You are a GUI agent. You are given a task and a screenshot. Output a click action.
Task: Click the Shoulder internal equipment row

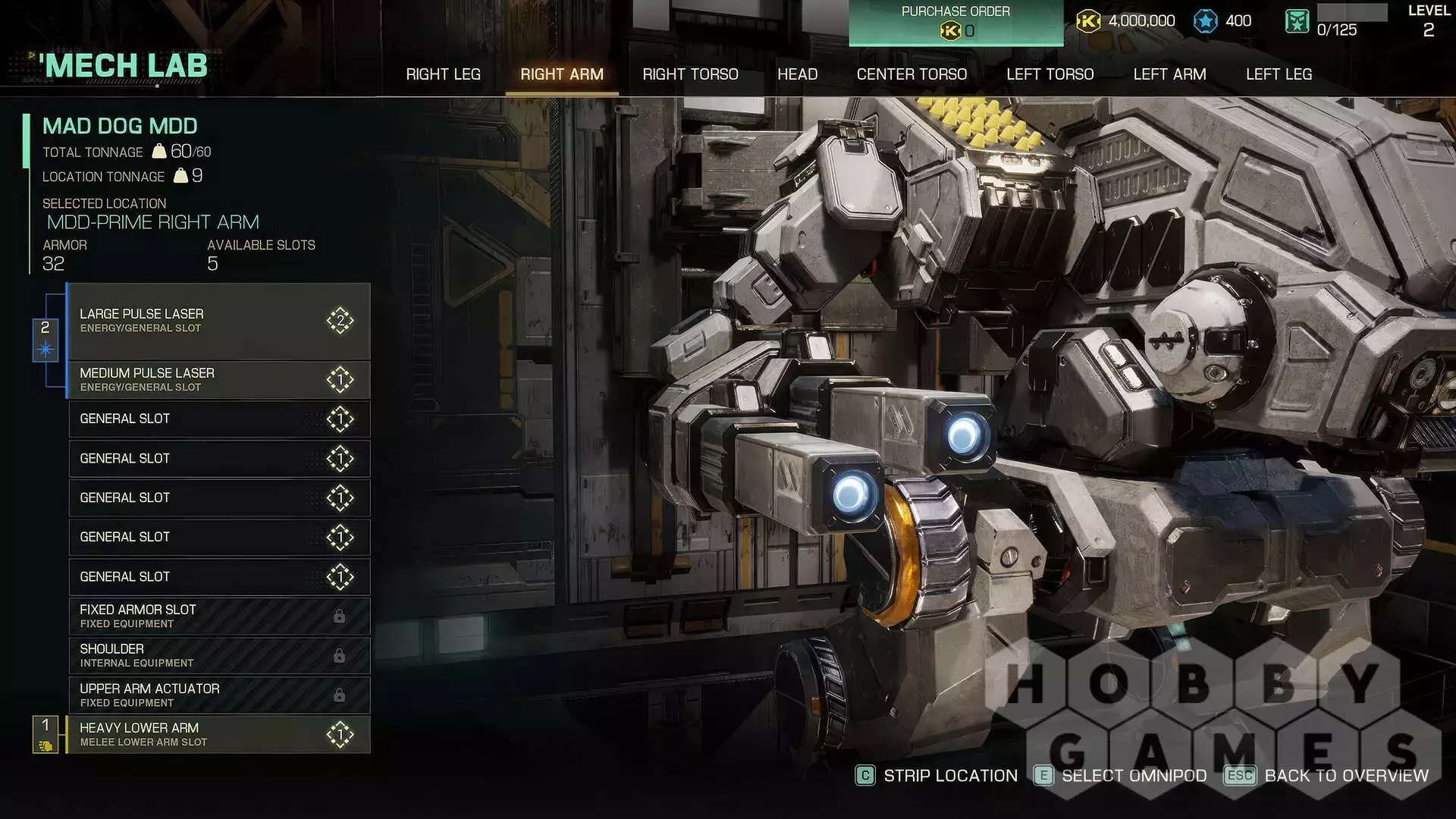[x=218, y=655]
